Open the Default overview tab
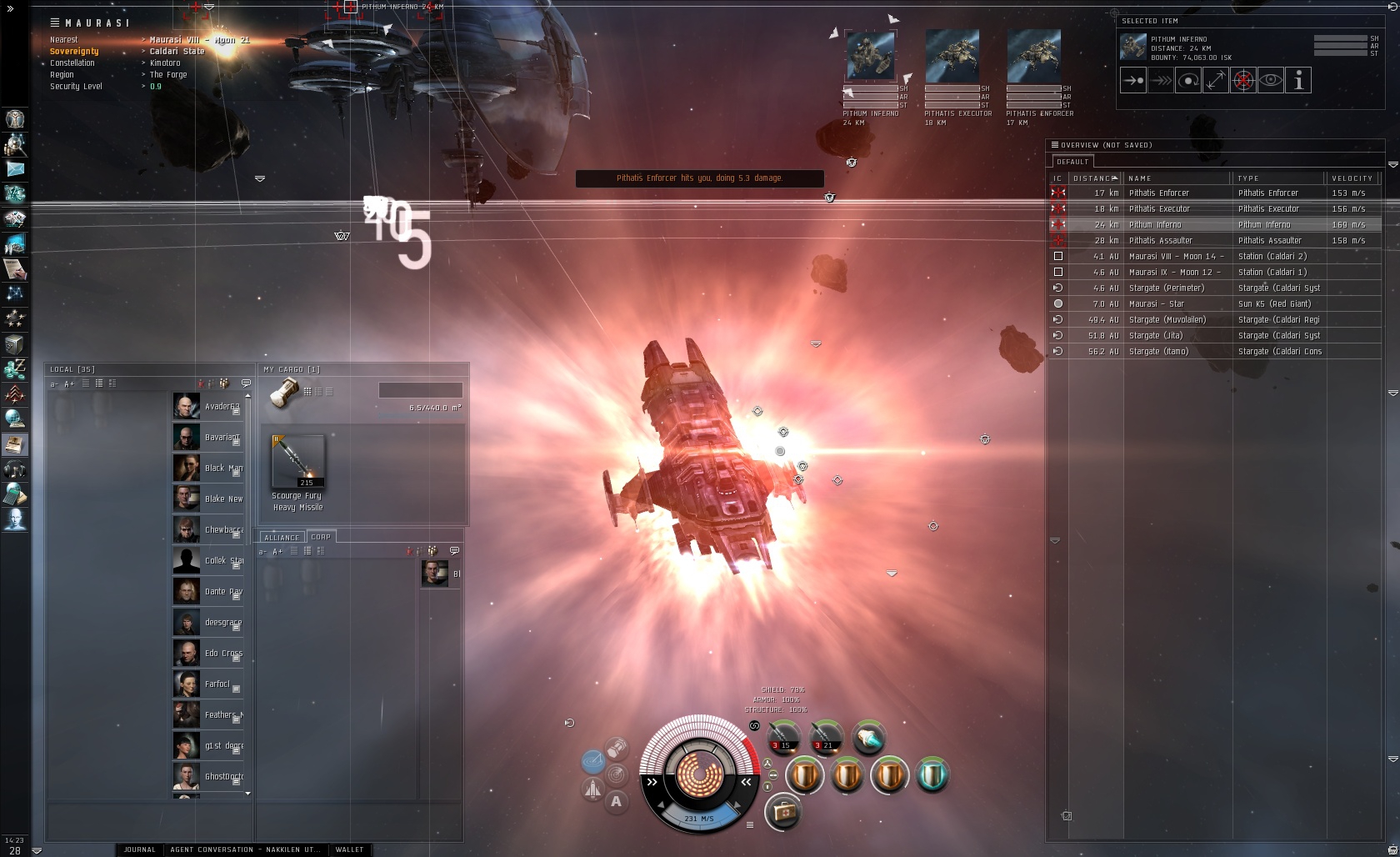Screen dimensions: 1400x857 tap(1072, 162)
